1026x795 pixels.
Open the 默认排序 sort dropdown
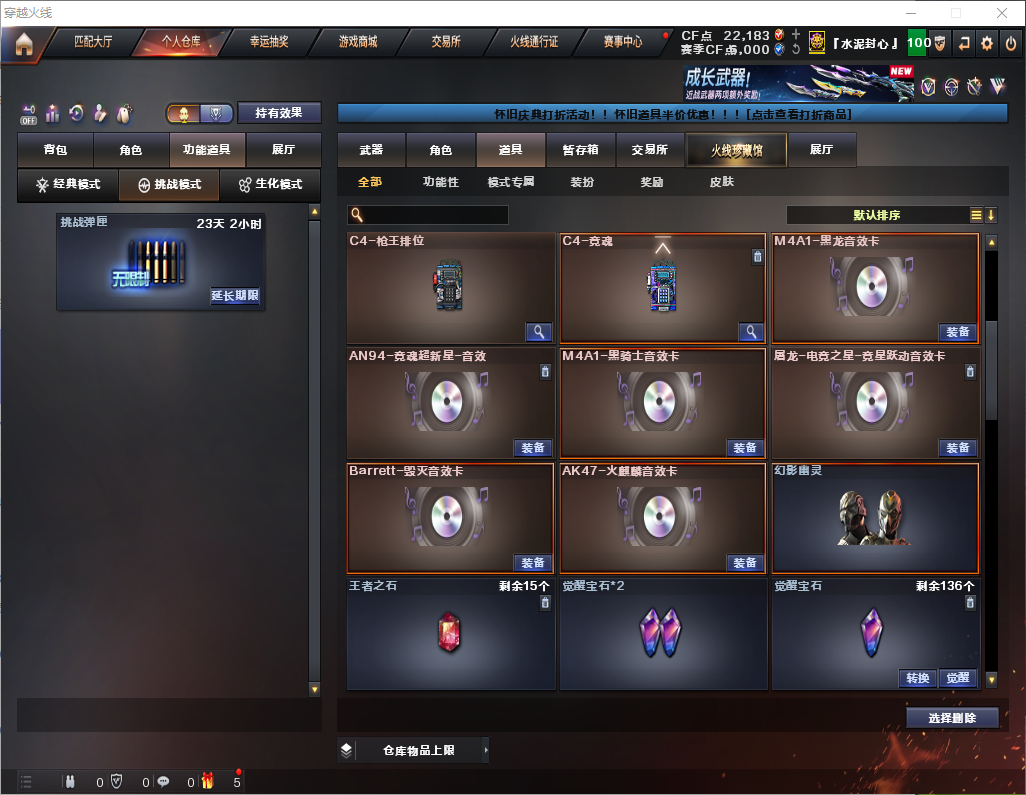pos(876,215)
